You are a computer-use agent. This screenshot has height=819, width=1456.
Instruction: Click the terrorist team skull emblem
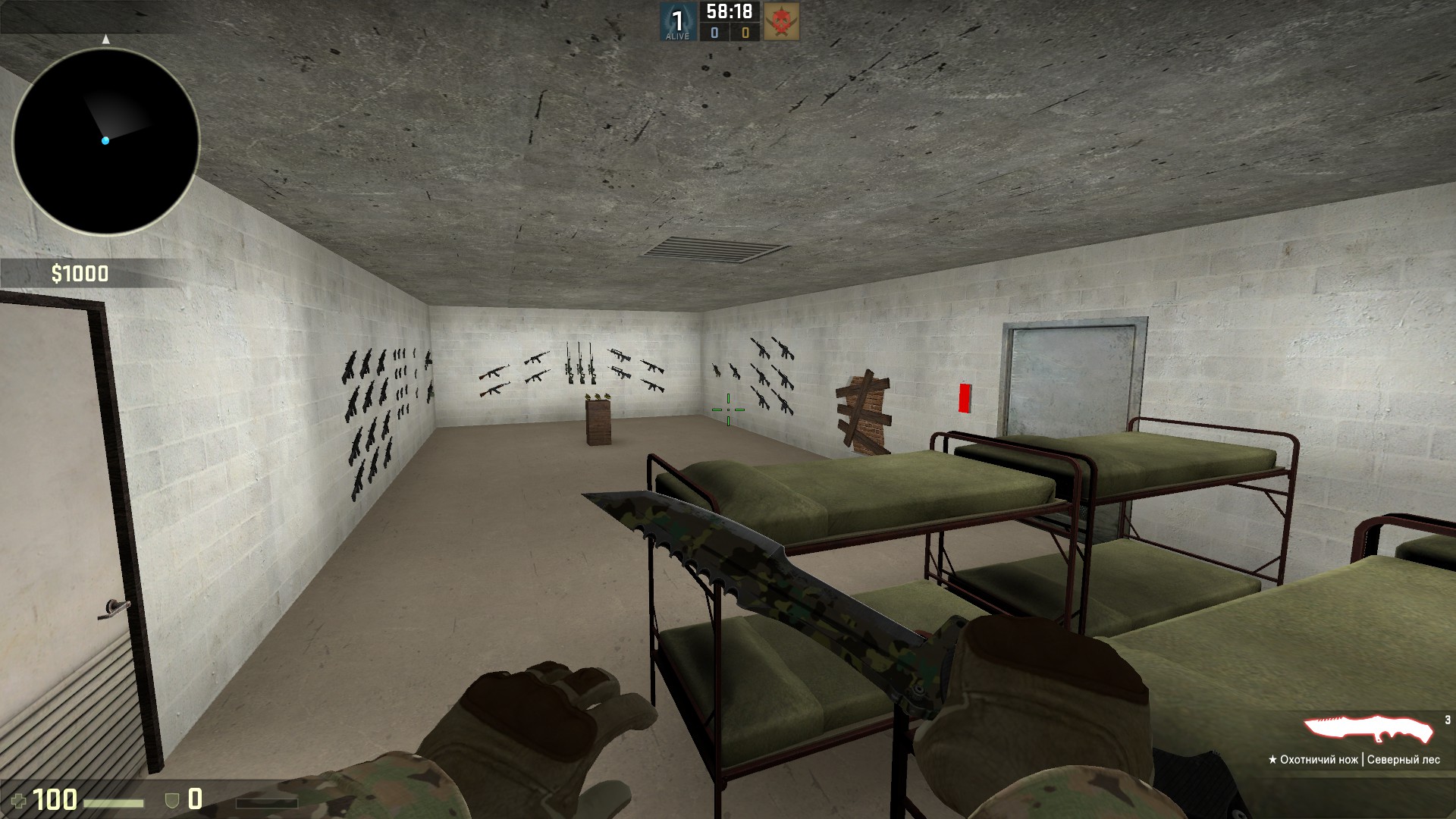780,21
